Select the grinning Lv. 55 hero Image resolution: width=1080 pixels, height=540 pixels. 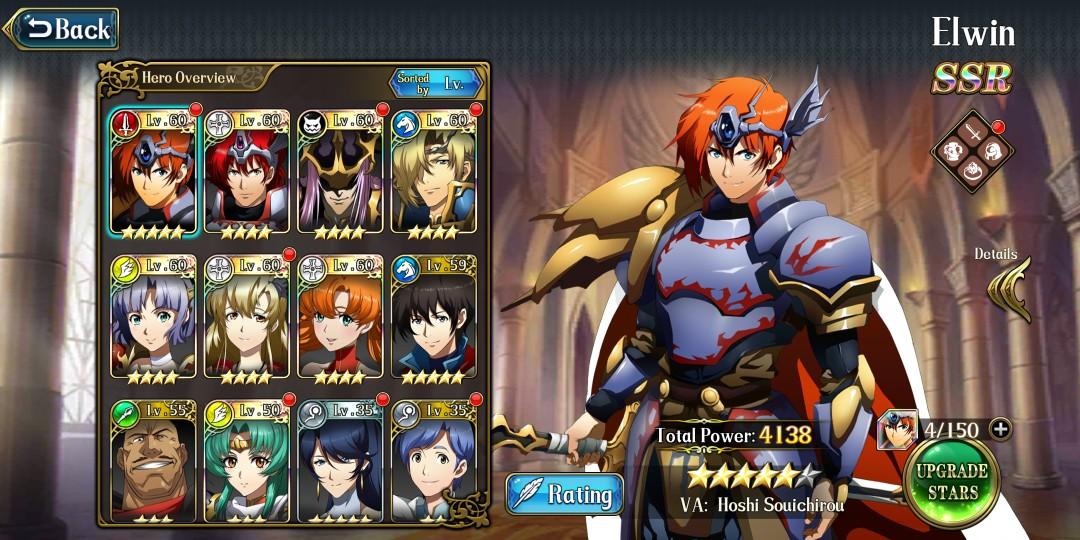click(153, 462)
